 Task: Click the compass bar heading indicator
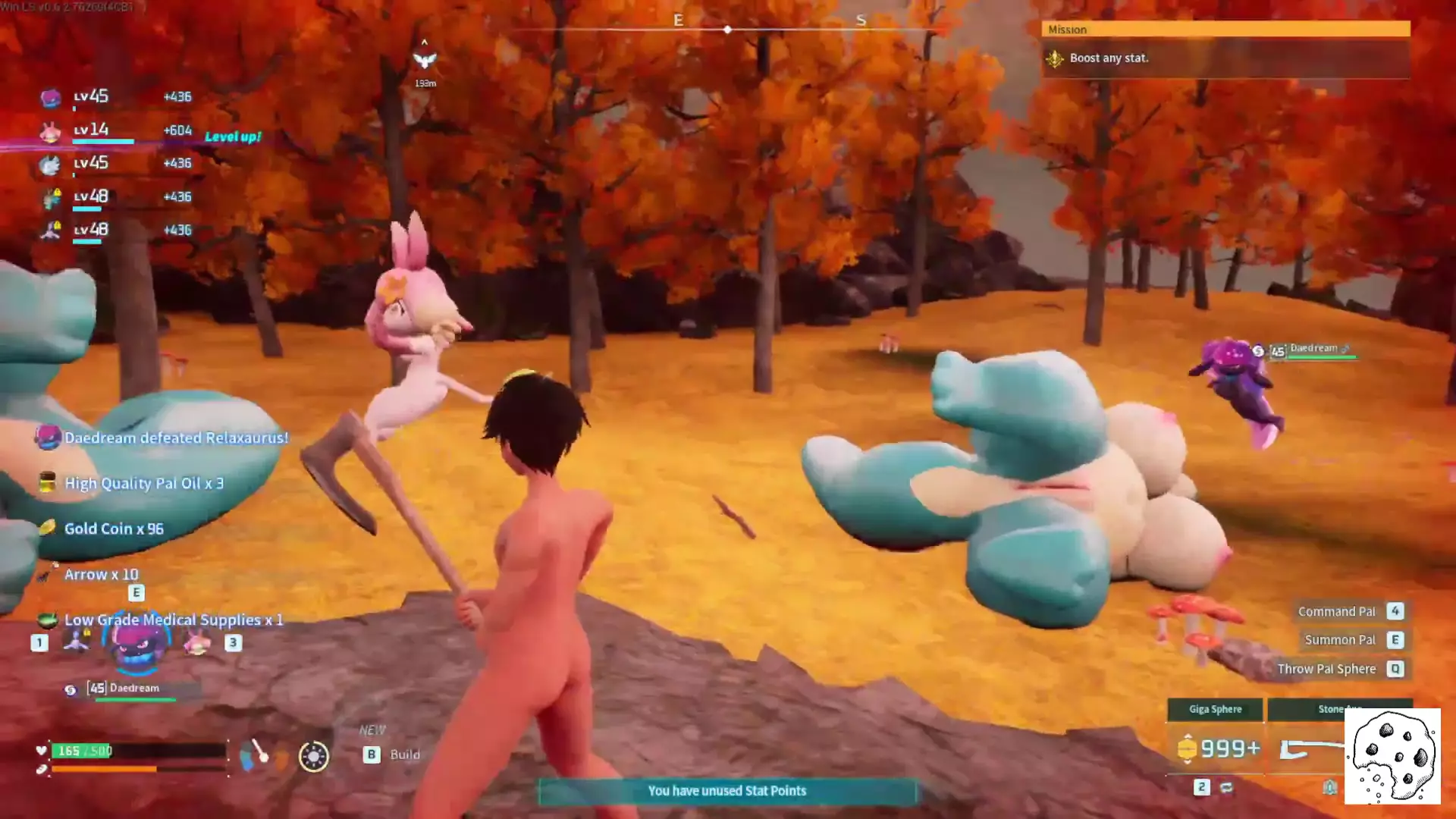[x=727, y=30]
